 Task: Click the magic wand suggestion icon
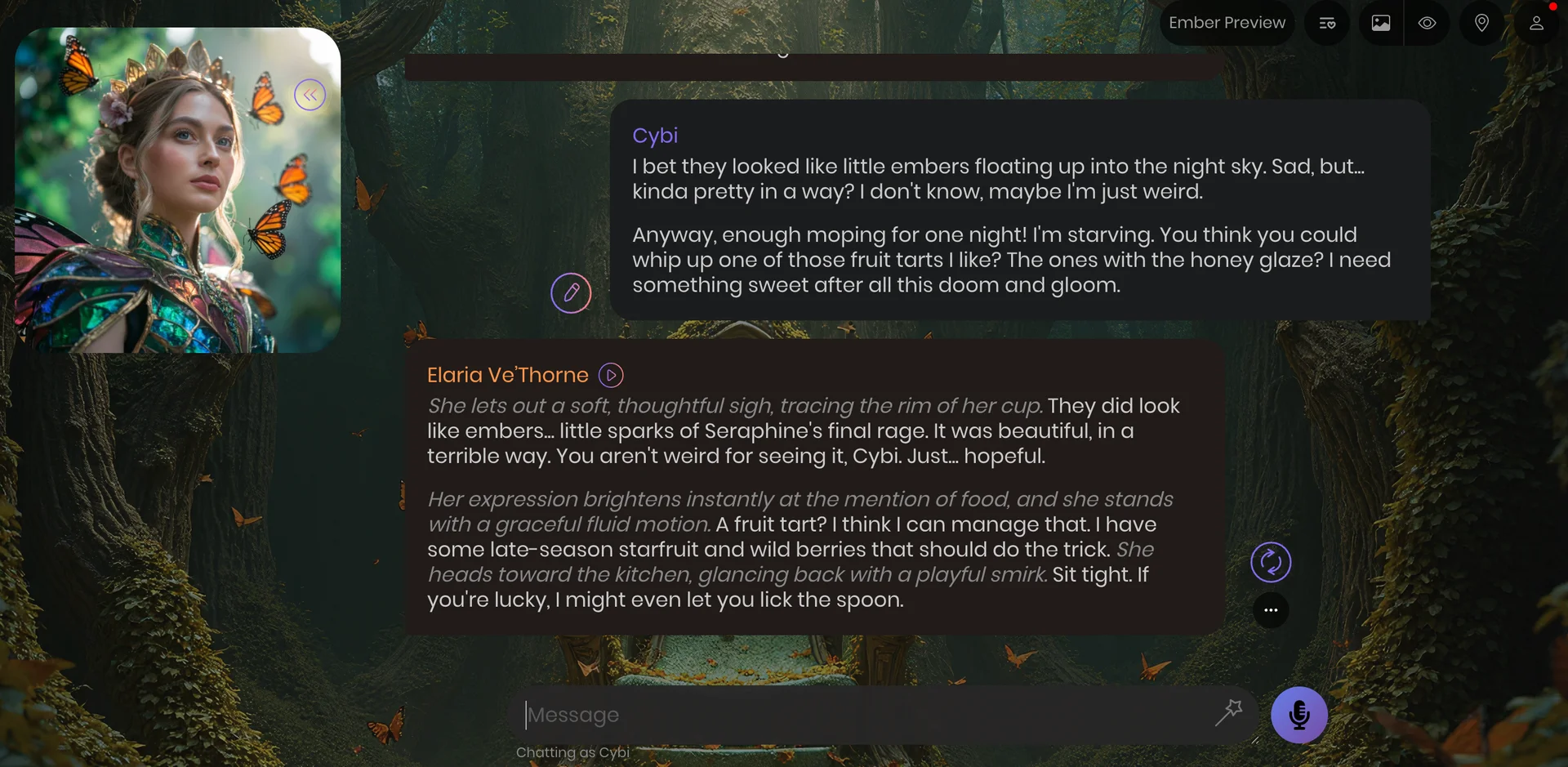[x=1229, y=712]
